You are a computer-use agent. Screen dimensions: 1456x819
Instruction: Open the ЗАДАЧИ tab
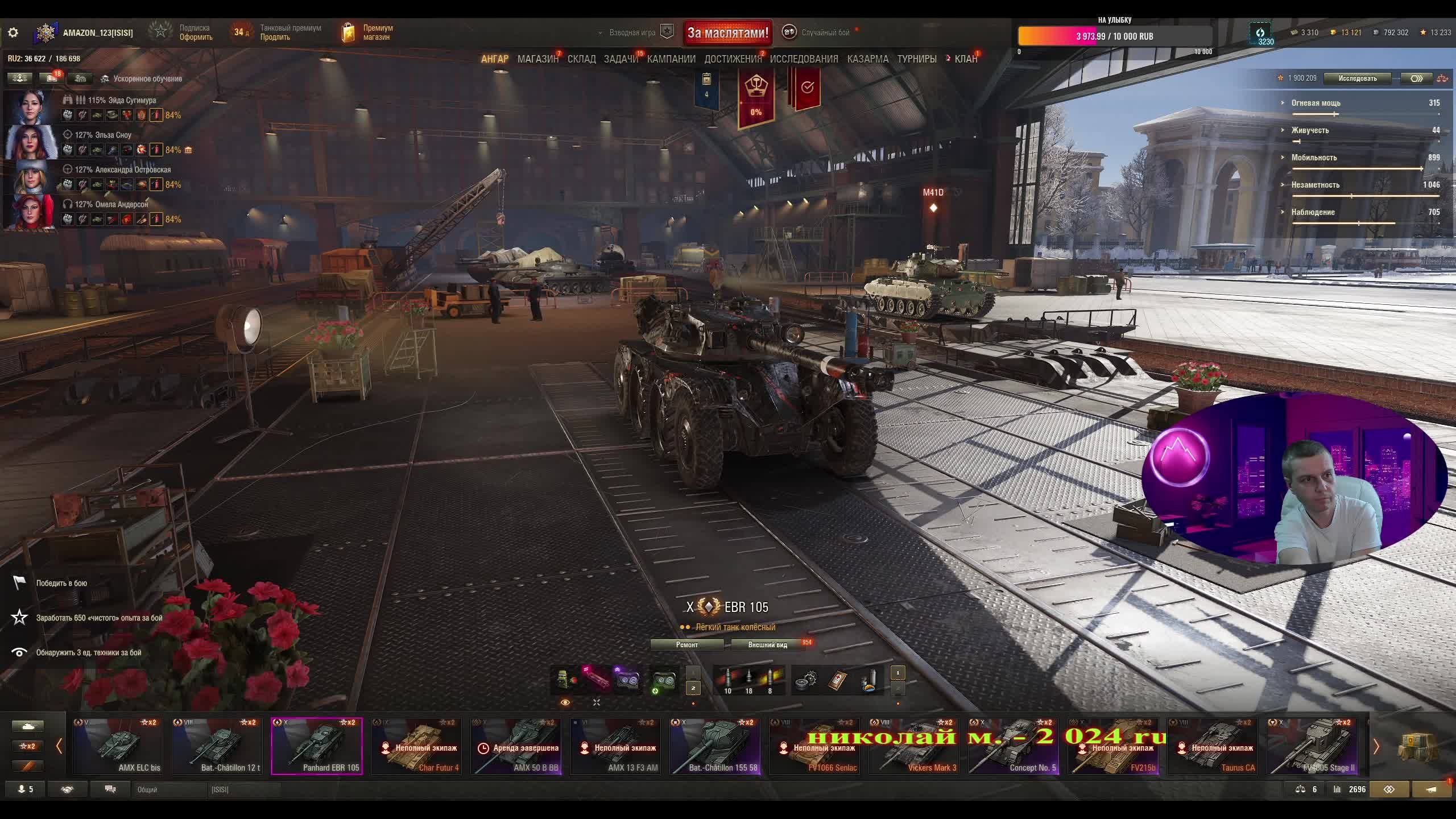click(621, 59)
